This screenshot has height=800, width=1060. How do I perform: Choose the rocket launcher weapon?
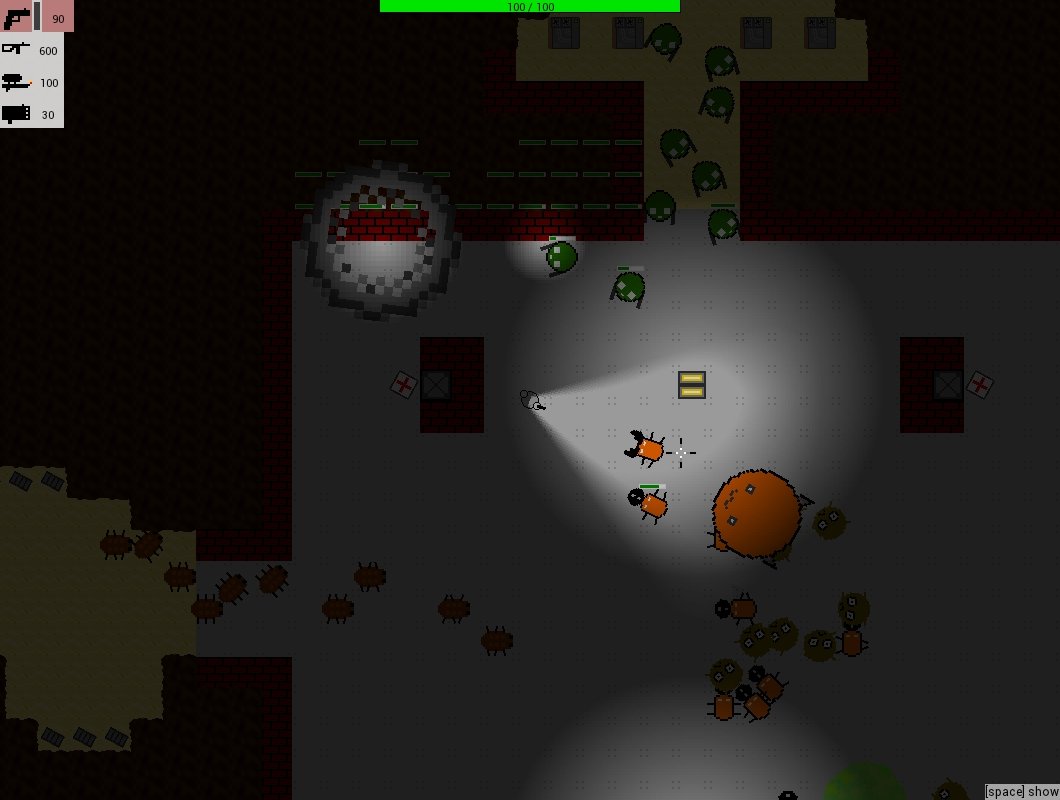17,114
